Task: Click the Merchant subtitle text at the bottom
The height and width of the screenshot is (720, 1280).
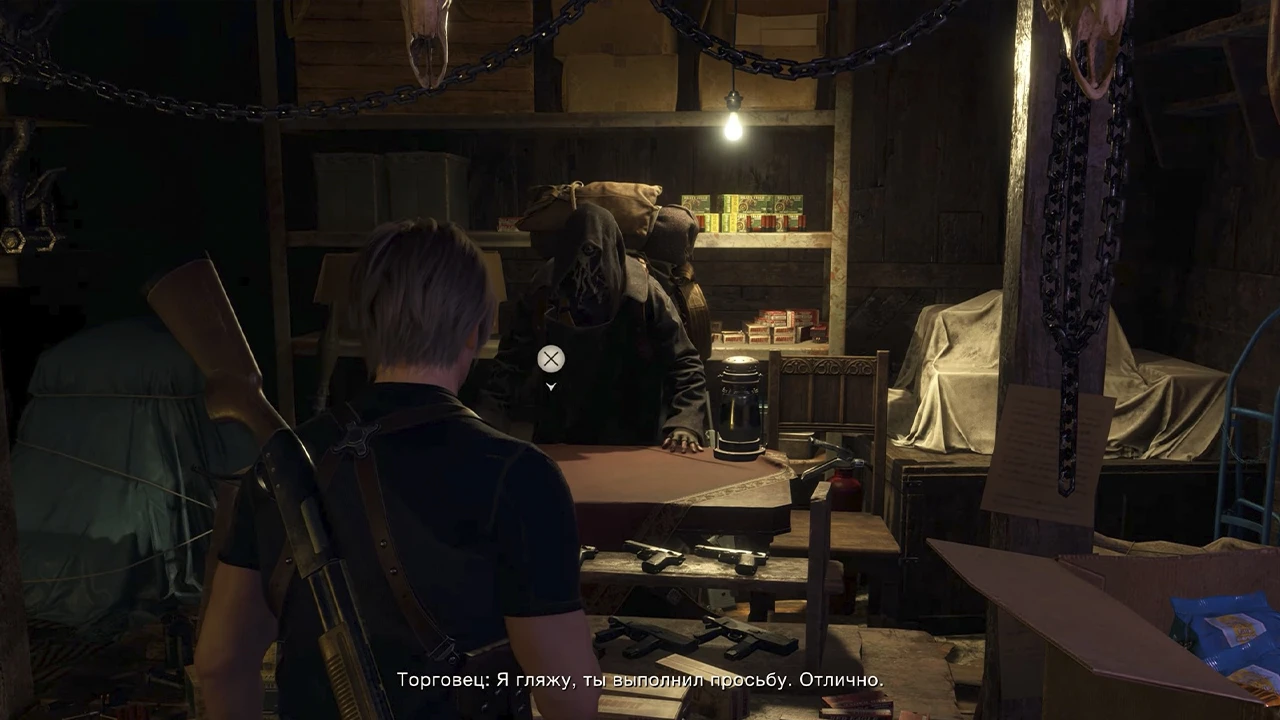Action: click(640, 677)
